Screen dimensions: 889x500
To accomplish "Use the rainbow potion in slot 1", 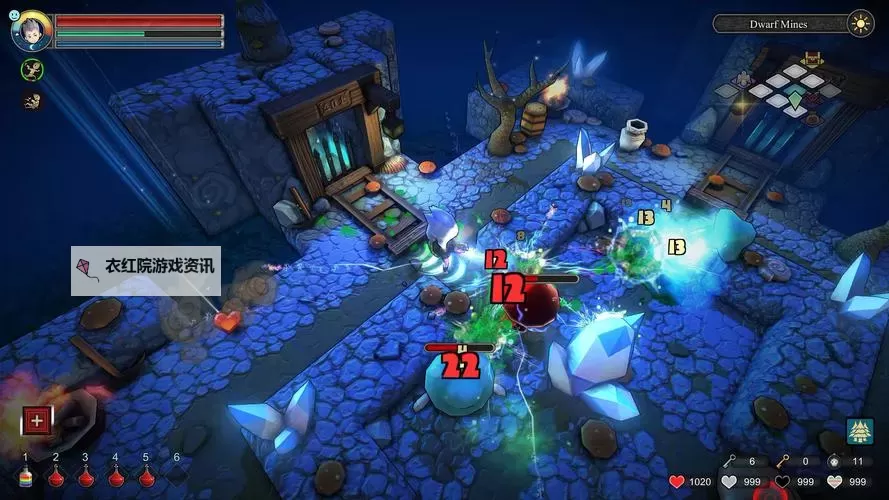I will [x=26, y=476].
